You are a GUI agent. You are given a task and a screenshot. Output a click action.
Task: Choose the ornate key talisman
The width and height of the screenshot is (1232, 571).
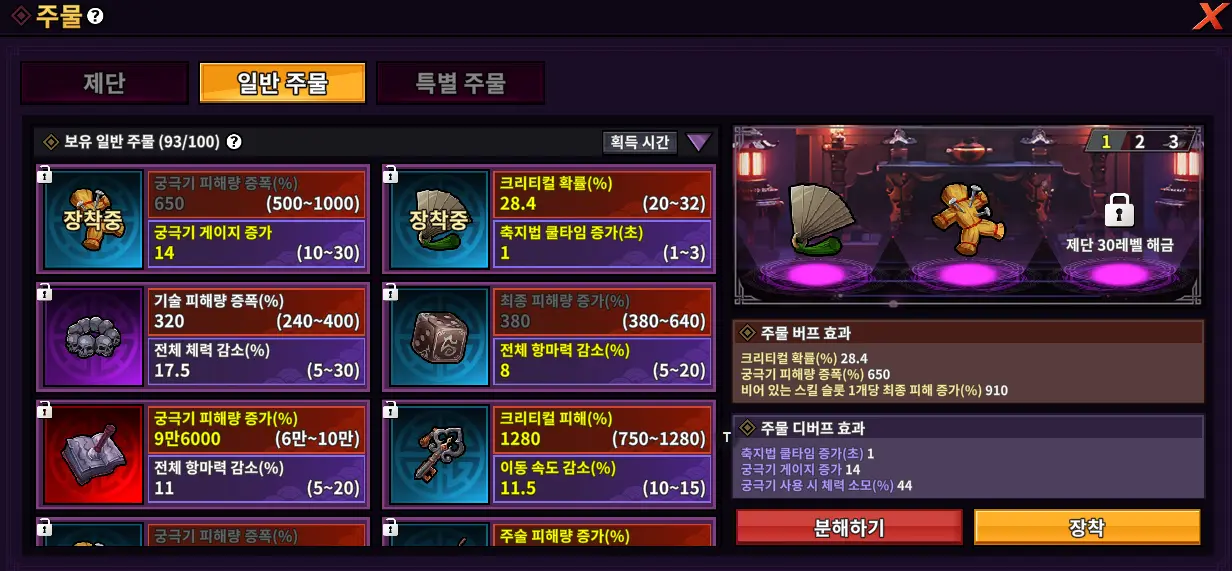click(439, 454)
